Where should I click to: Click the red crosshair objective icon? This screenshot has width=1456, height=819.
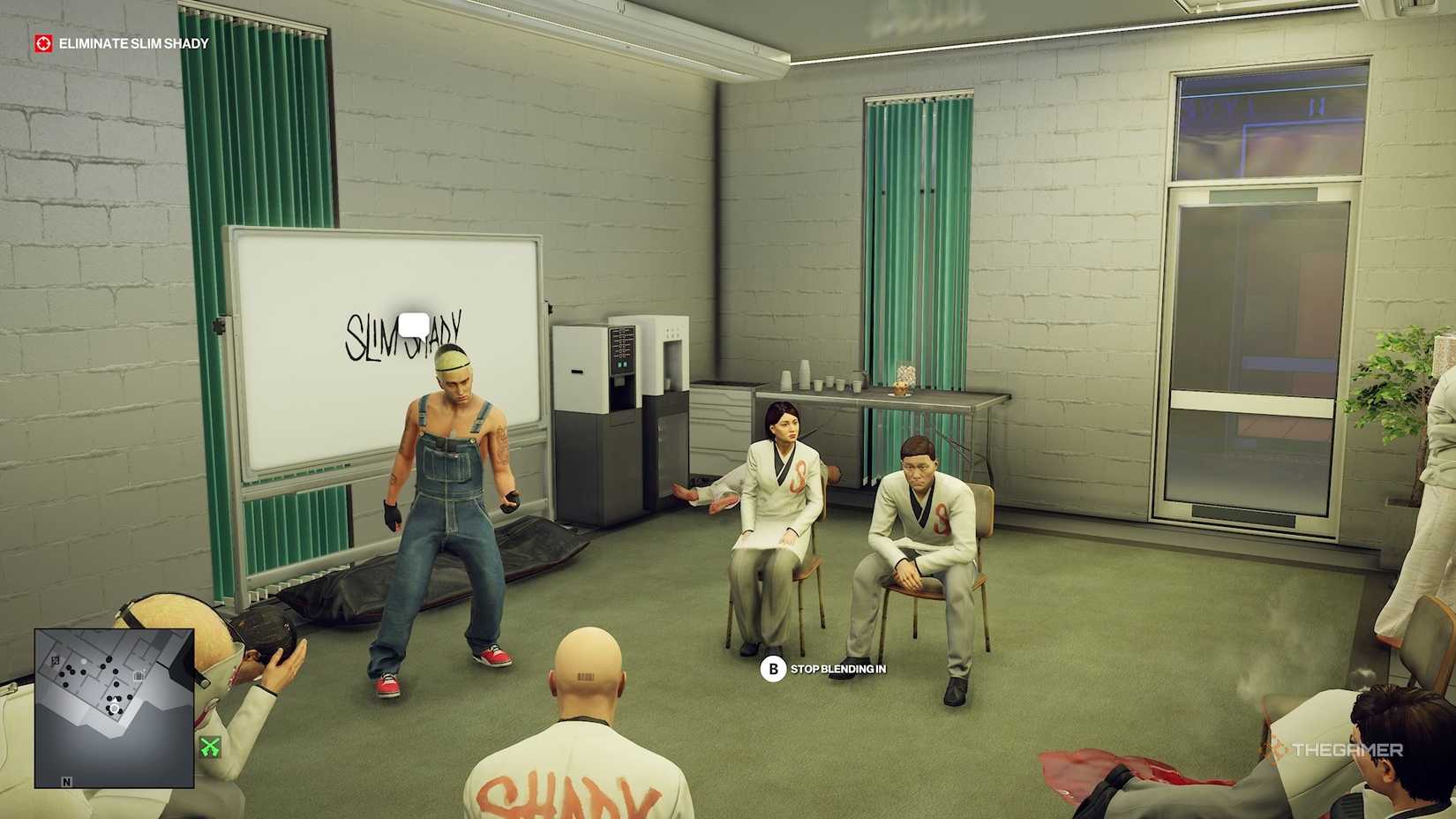click(x=43, y=41)
